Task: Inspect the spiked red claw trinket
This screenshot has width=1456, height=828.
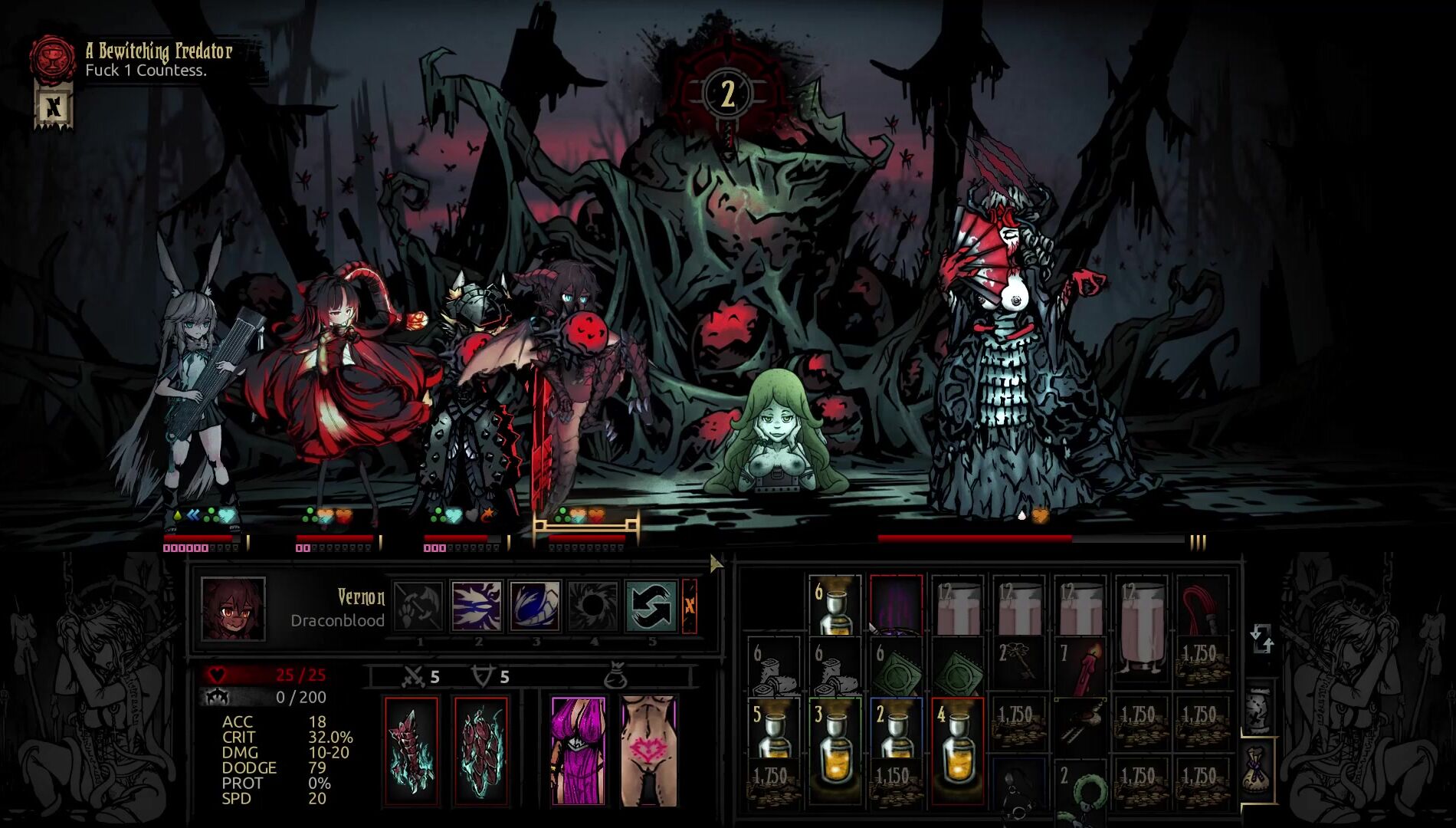Action: coord(412,751)
